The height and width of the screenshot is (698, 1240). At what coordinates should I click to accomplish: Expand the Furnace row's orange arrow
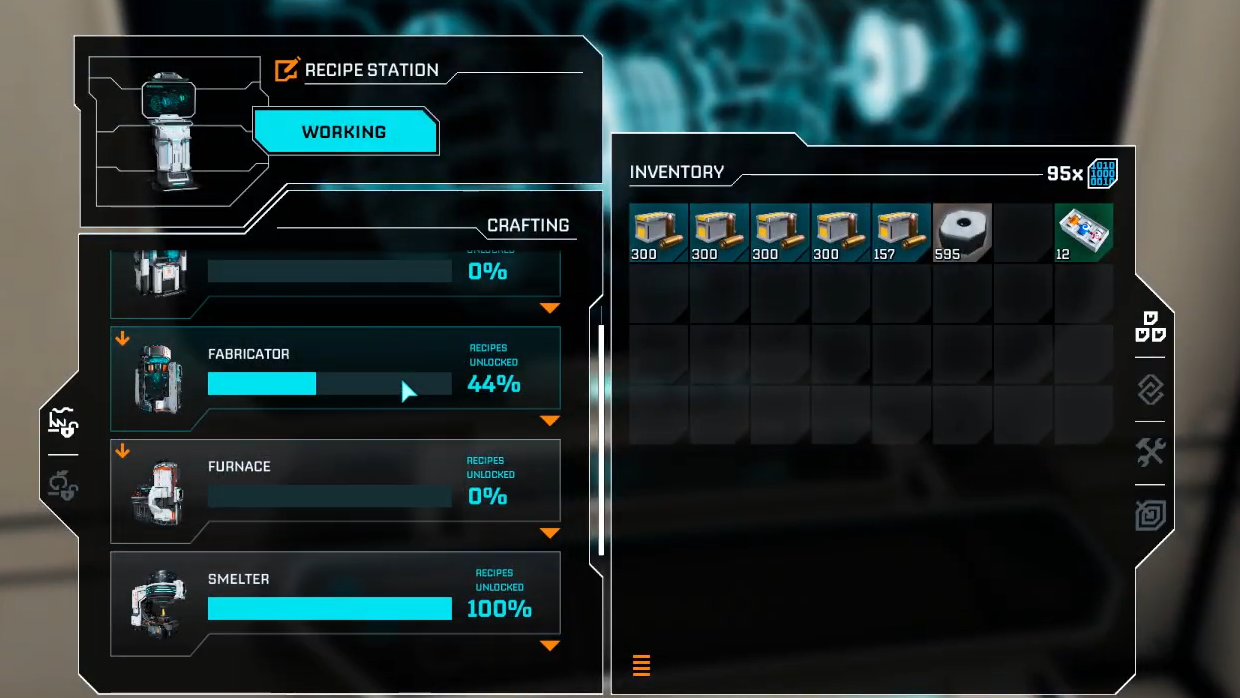pyautogui.click(x=549, y=533)
